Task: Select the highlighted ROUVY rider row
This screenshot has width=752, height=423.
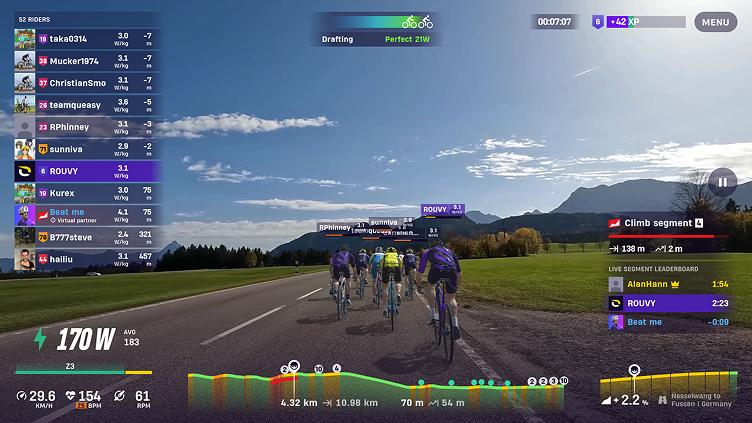Action: (85, 171)
